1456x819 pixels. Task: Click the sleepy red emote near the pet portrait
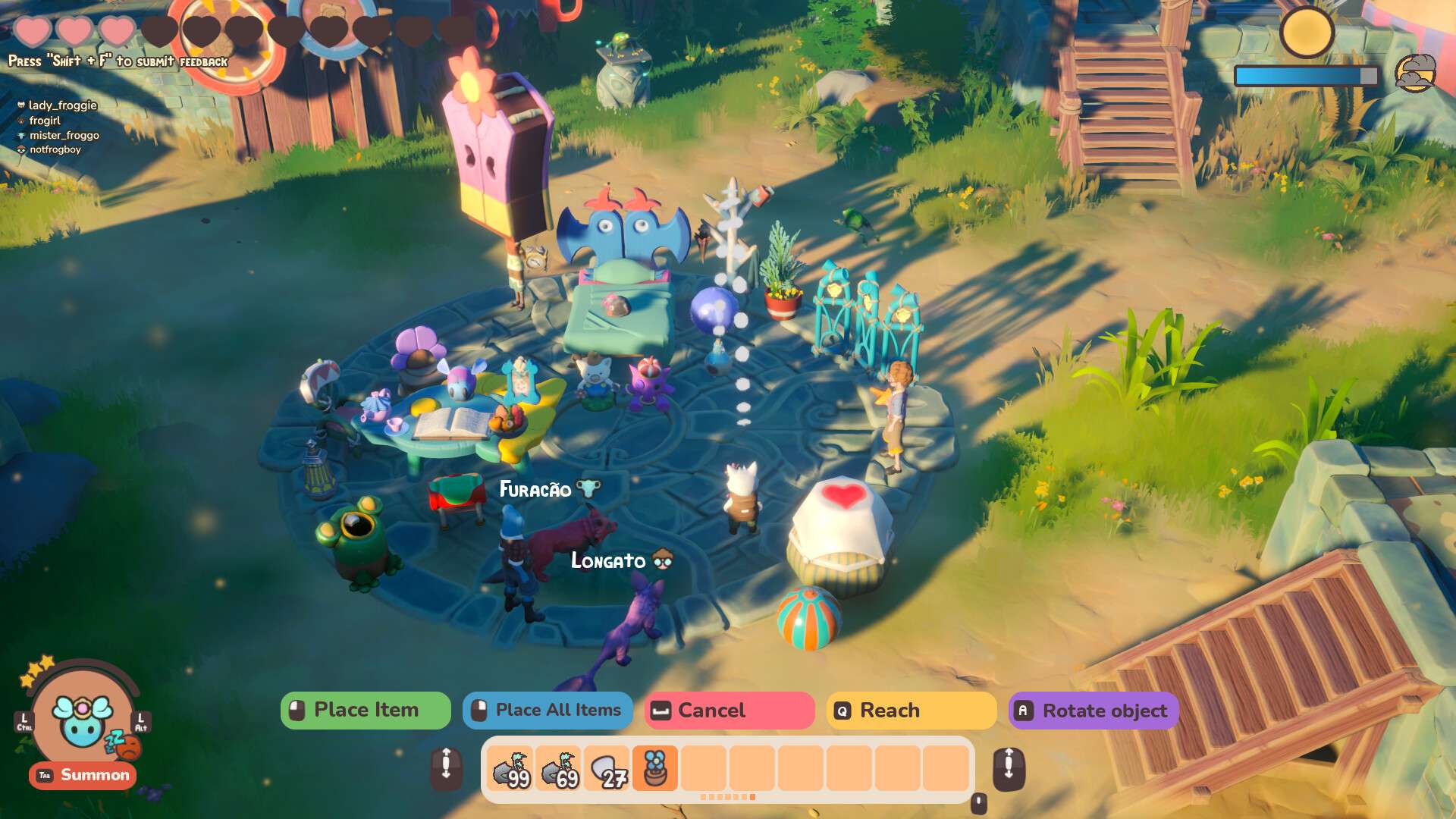pos(127,745)
